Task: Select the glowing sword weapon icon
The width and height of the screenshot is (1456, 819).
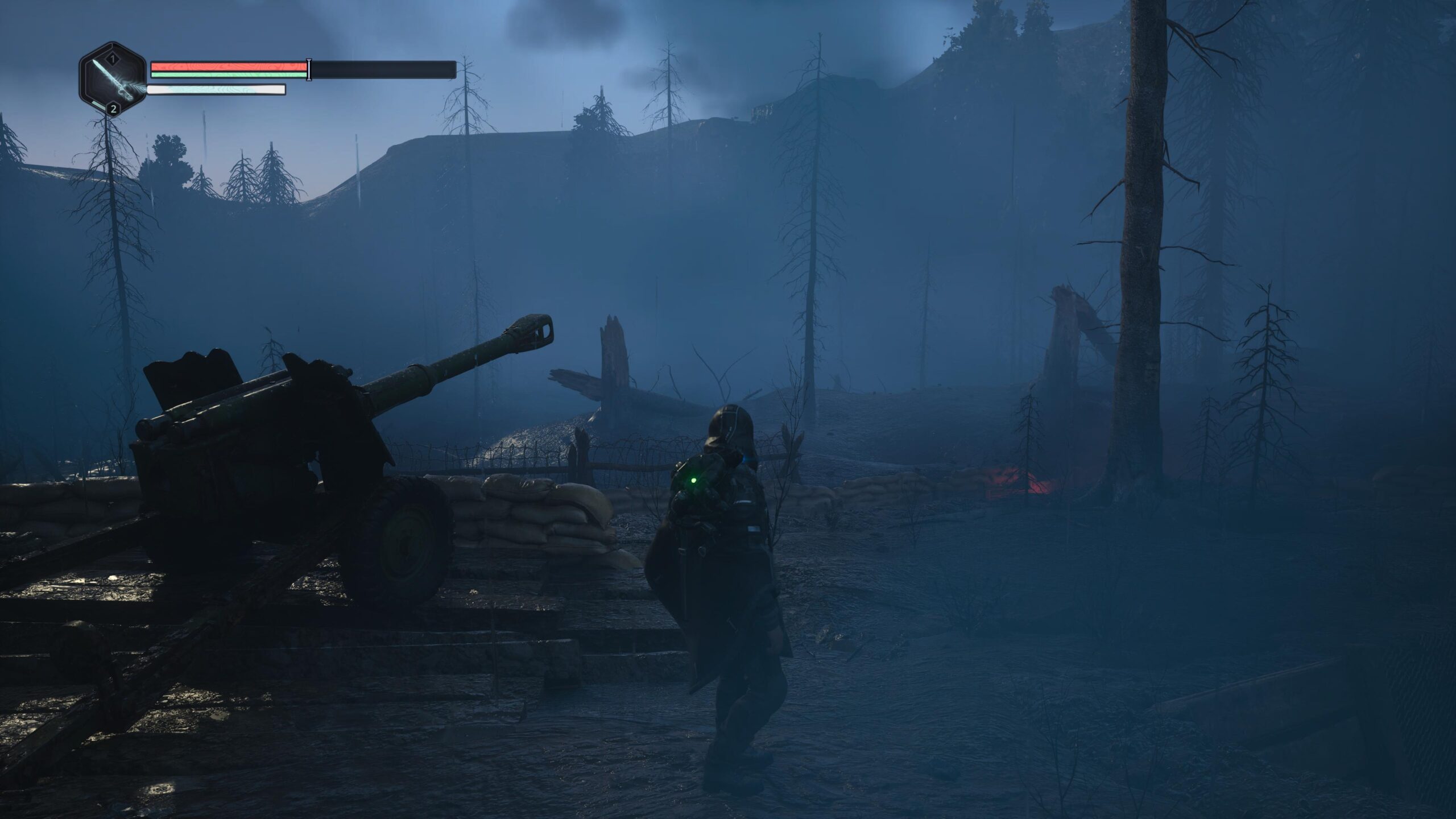Action: (113, 80)
